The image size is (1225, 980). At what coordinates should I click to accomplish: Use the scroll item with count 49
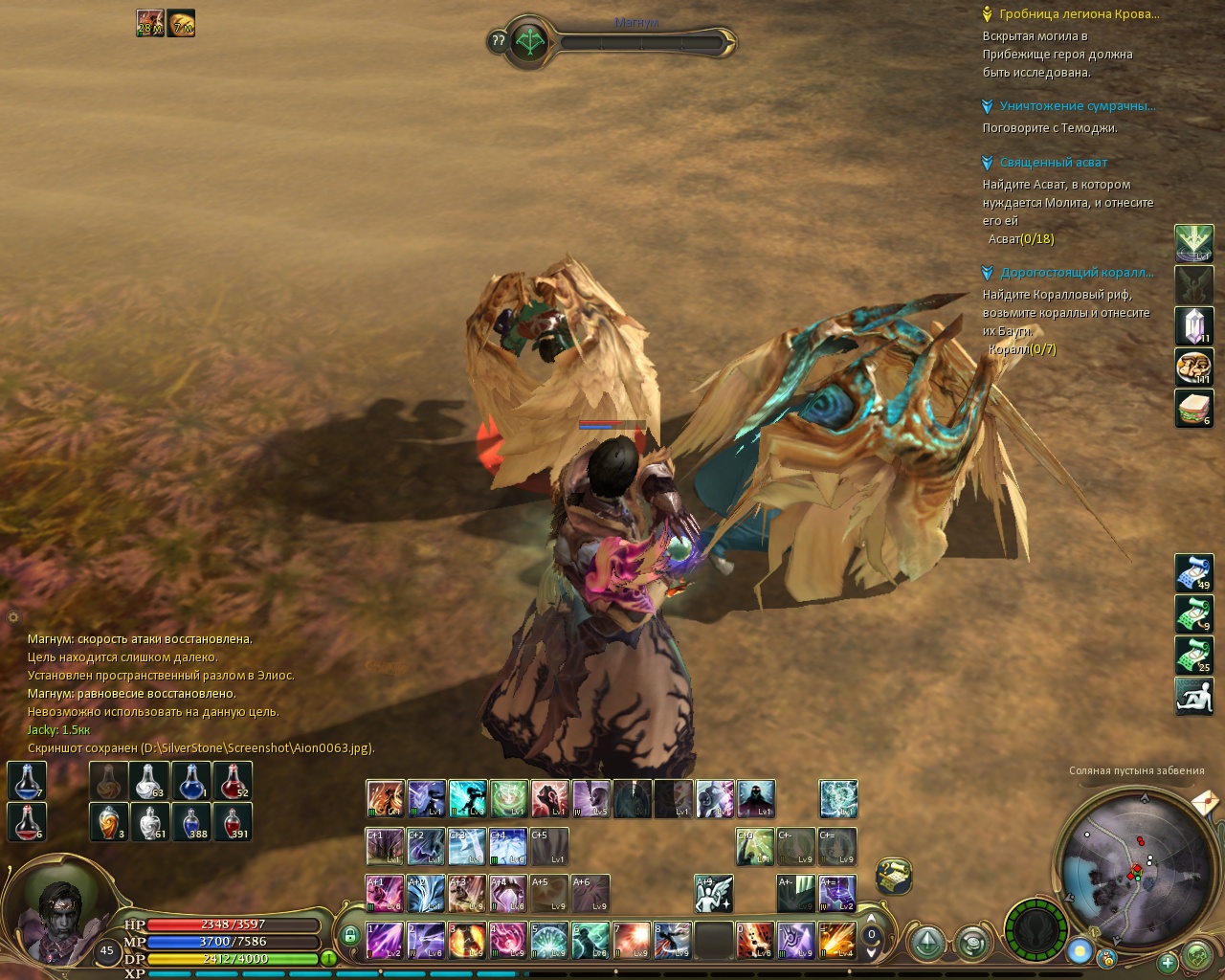click(x=1193, y=572)
